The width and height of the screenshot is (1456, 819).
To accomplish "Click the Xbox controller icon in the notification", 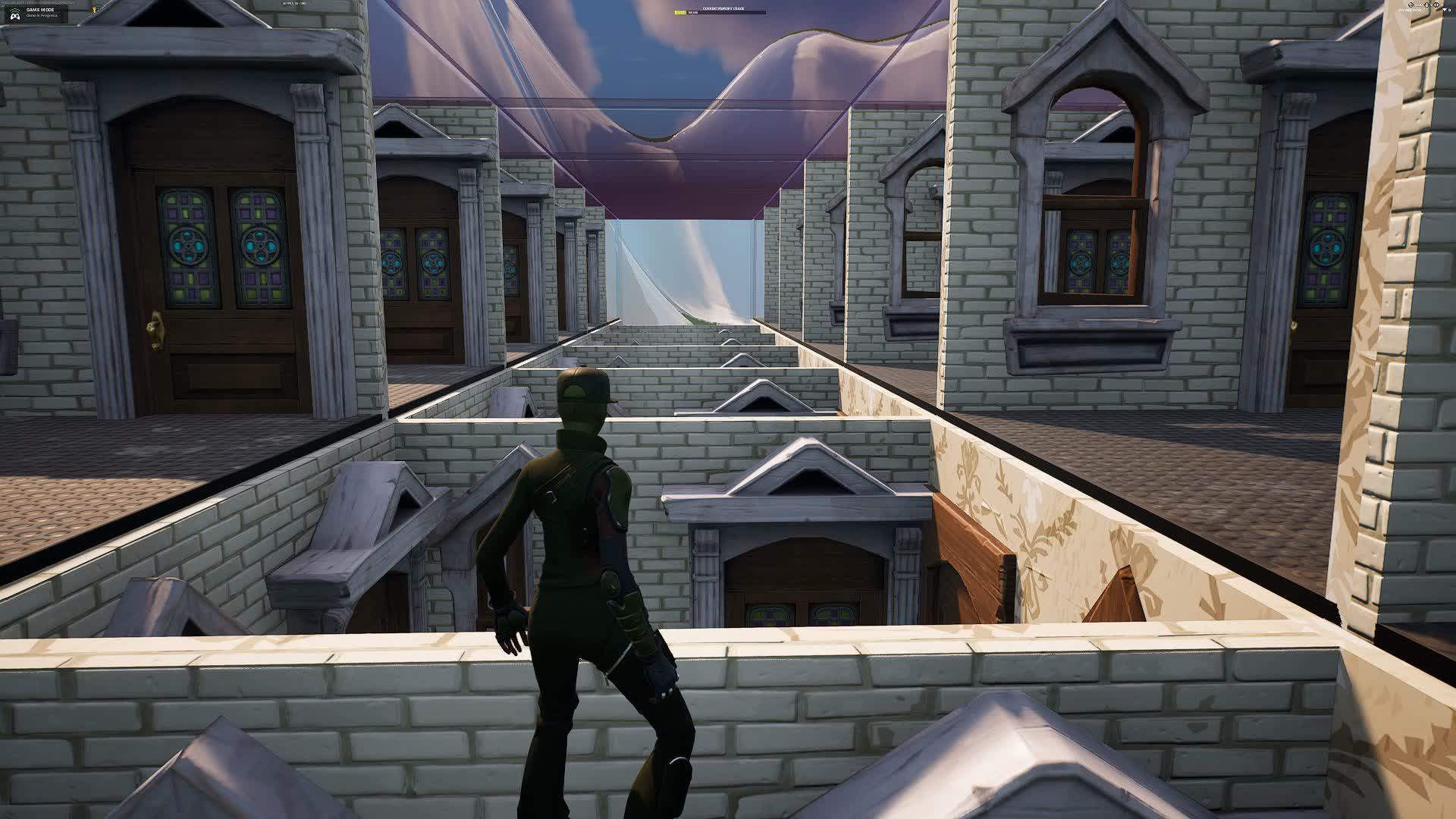I will pos(14,15).
